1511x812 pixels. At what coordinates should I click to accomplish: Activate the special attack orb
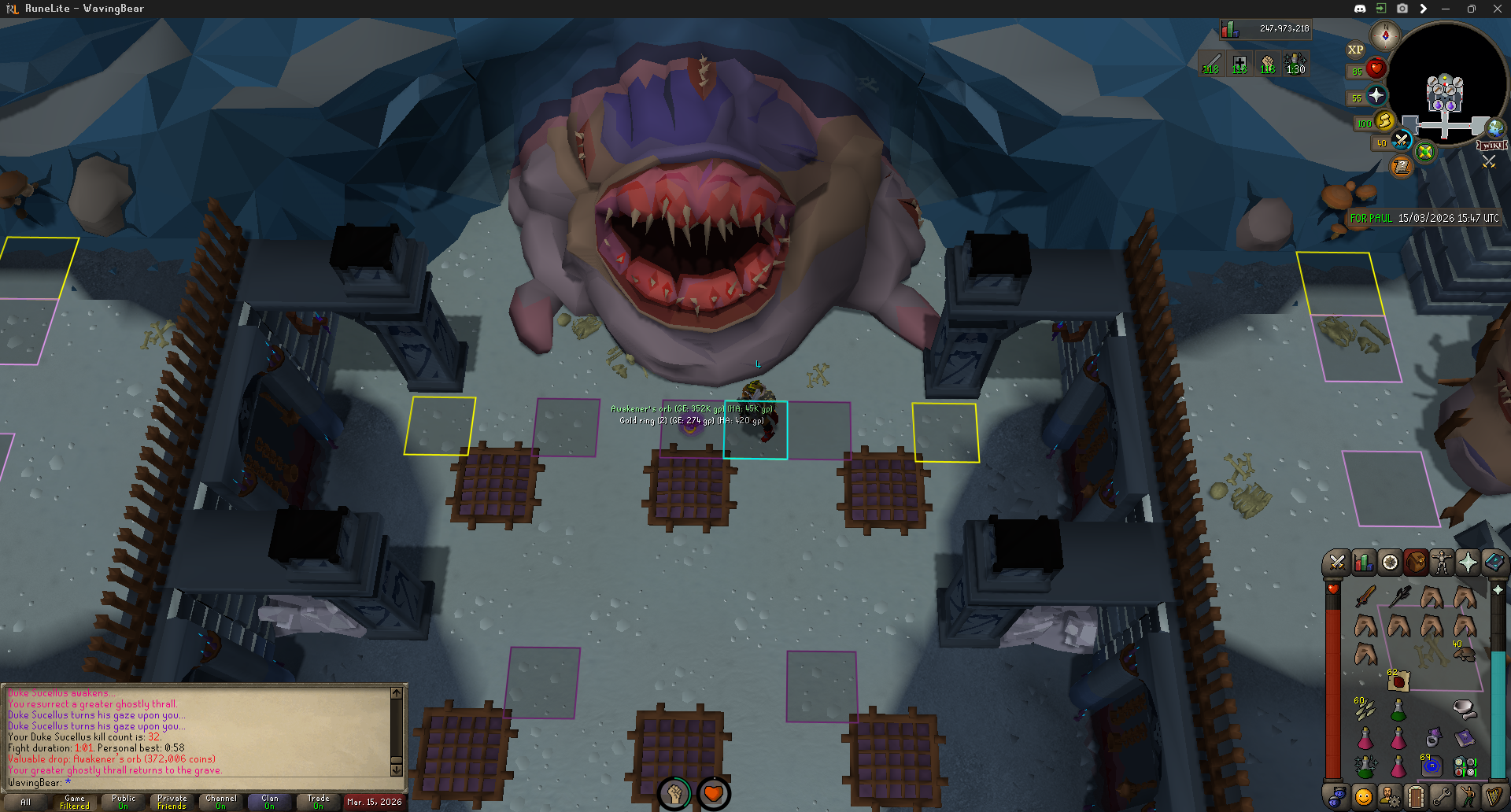[1401, 142]
